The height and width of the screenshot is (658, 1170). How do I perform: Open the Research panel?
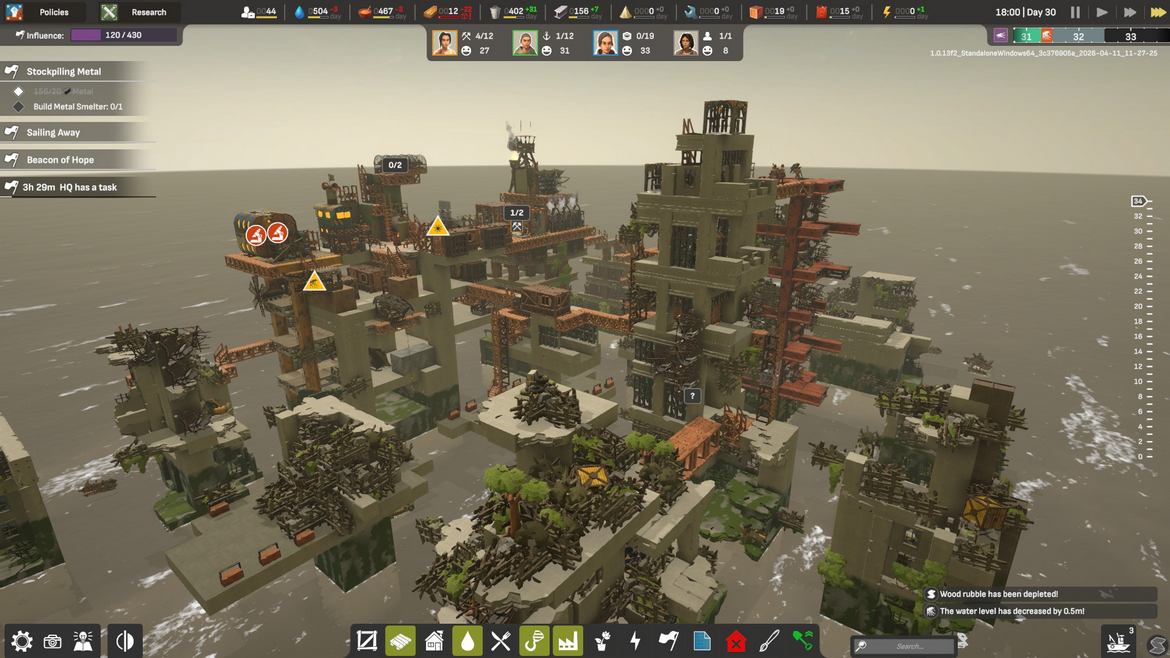(141, 12)
